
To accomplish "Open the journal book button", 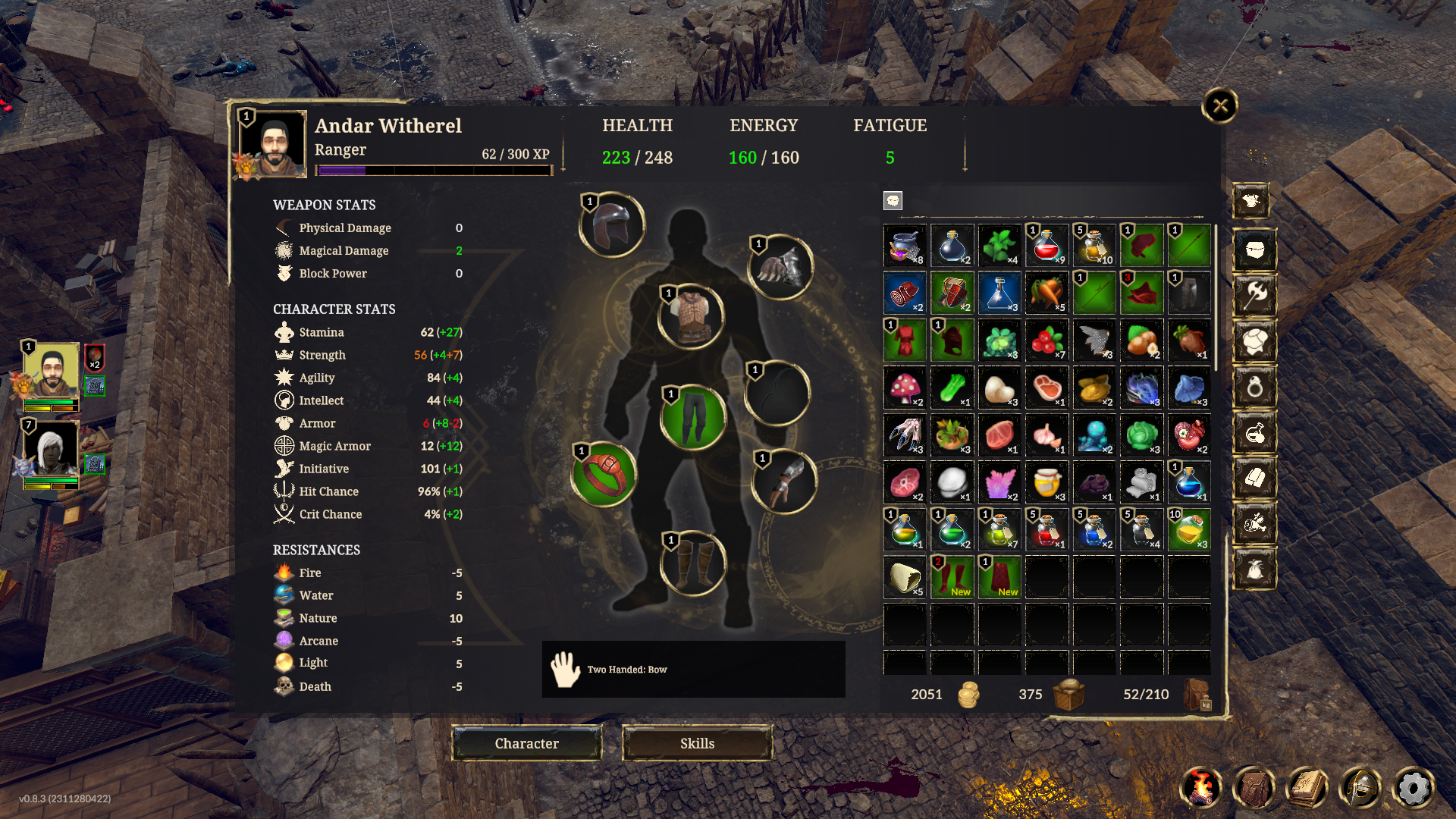I will click(1307, 789).
